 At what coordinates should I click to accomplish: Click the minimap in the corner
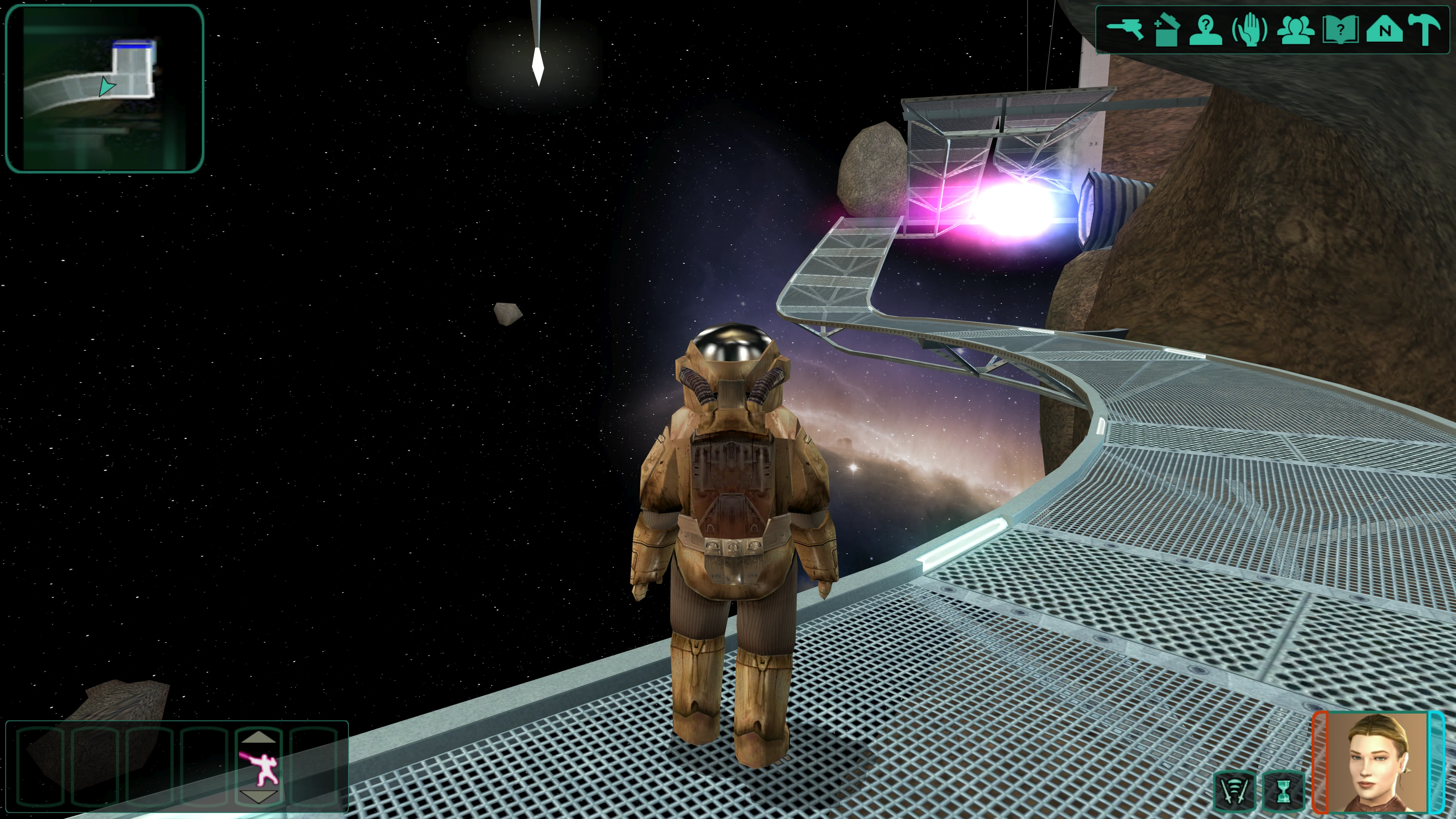pos(104,88)
